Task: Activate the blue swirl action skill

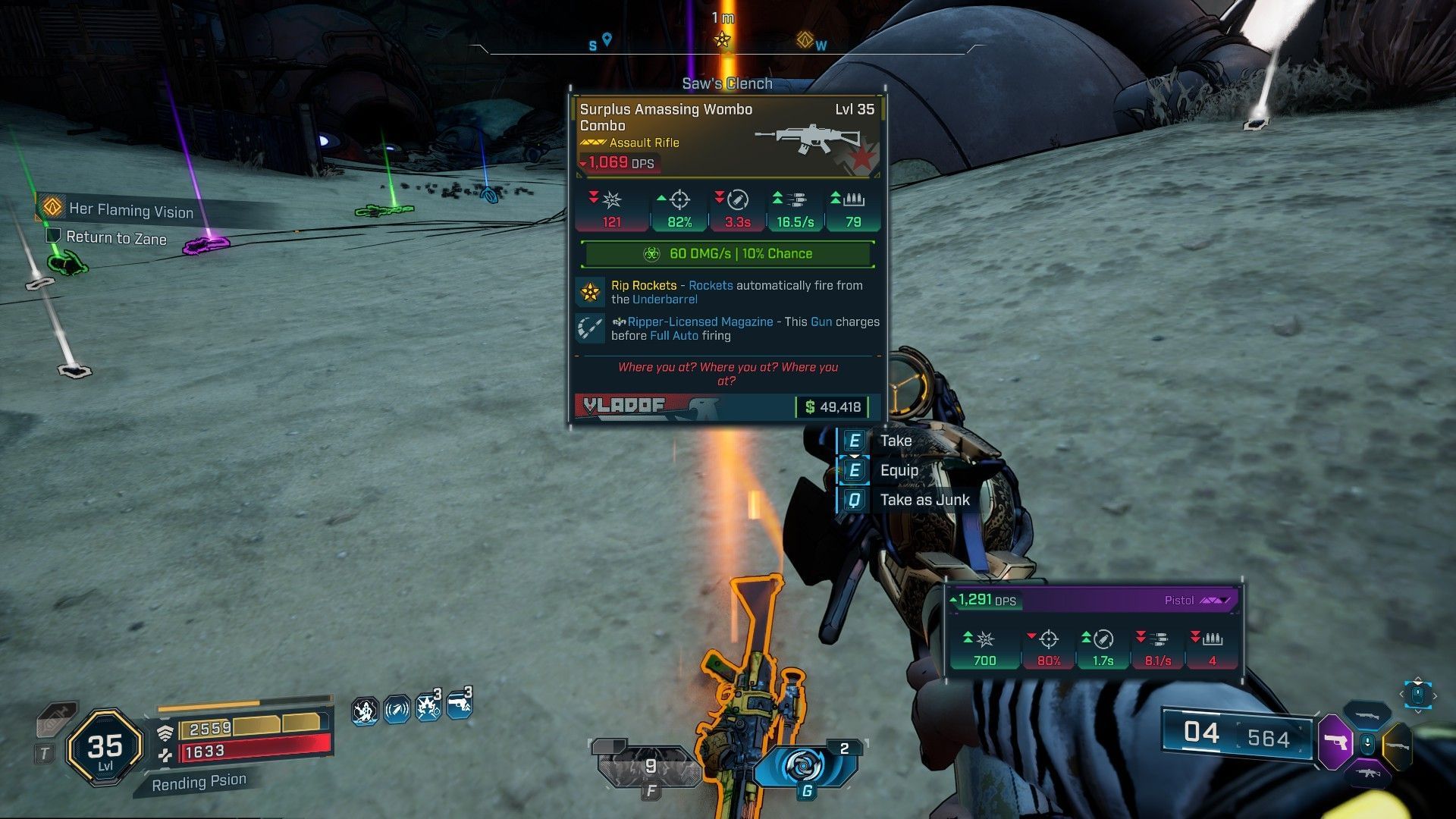Action: (805, 766)
